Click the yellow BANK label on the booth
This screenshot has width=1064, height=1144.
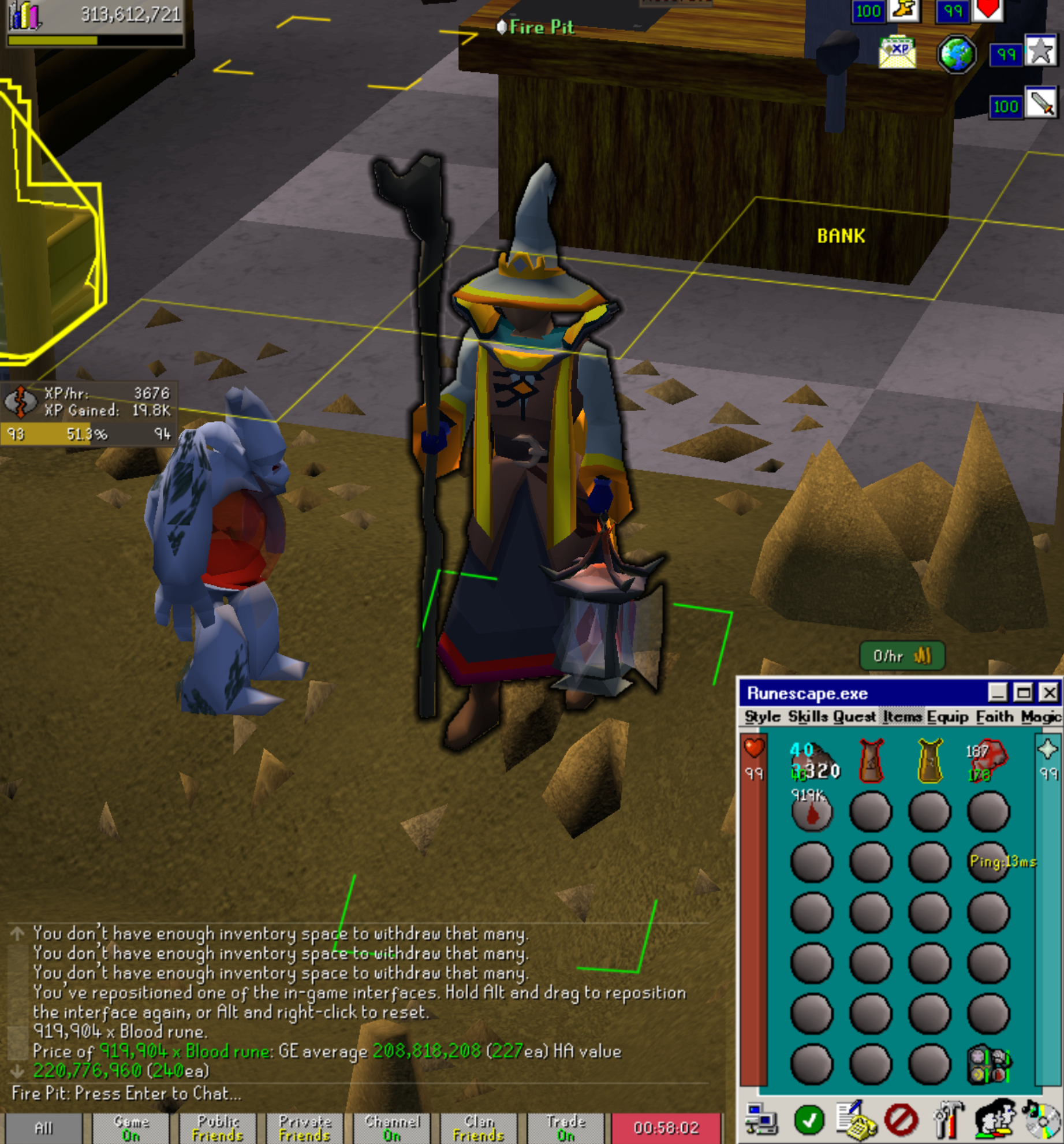click(841, 234)
